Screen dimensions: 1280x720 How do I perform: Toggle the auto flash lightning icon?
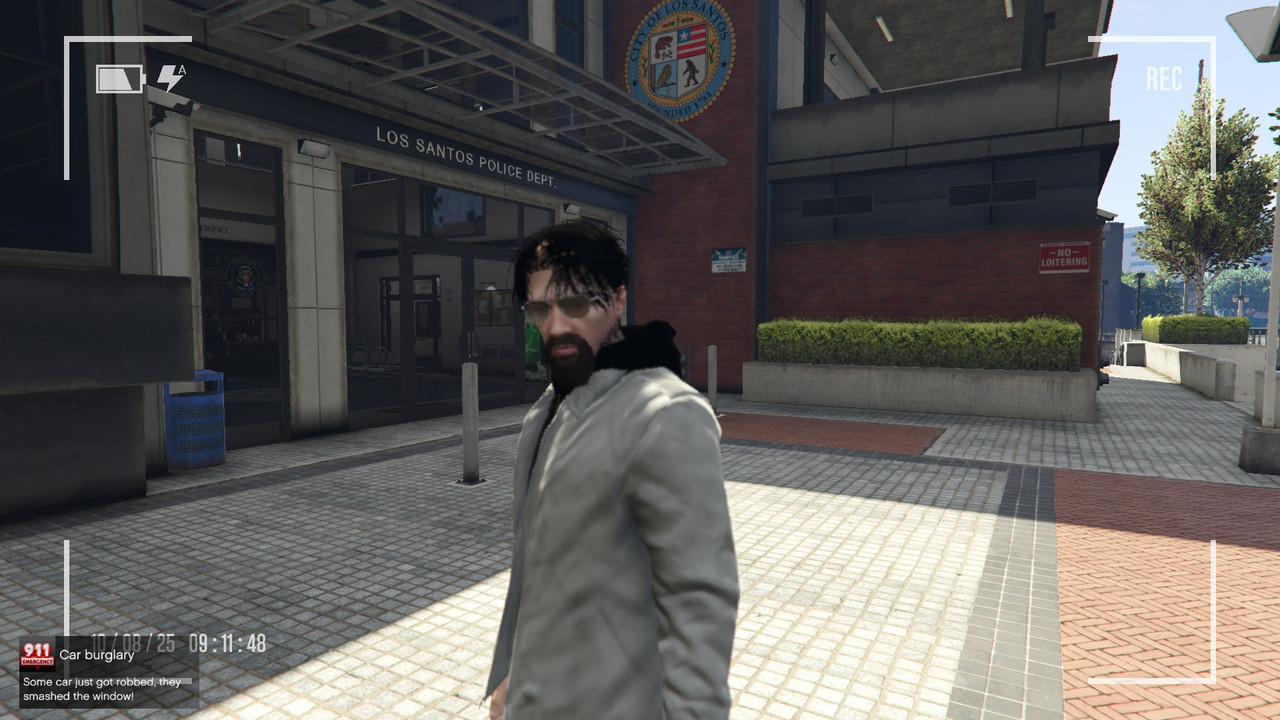tap(171, 78)
